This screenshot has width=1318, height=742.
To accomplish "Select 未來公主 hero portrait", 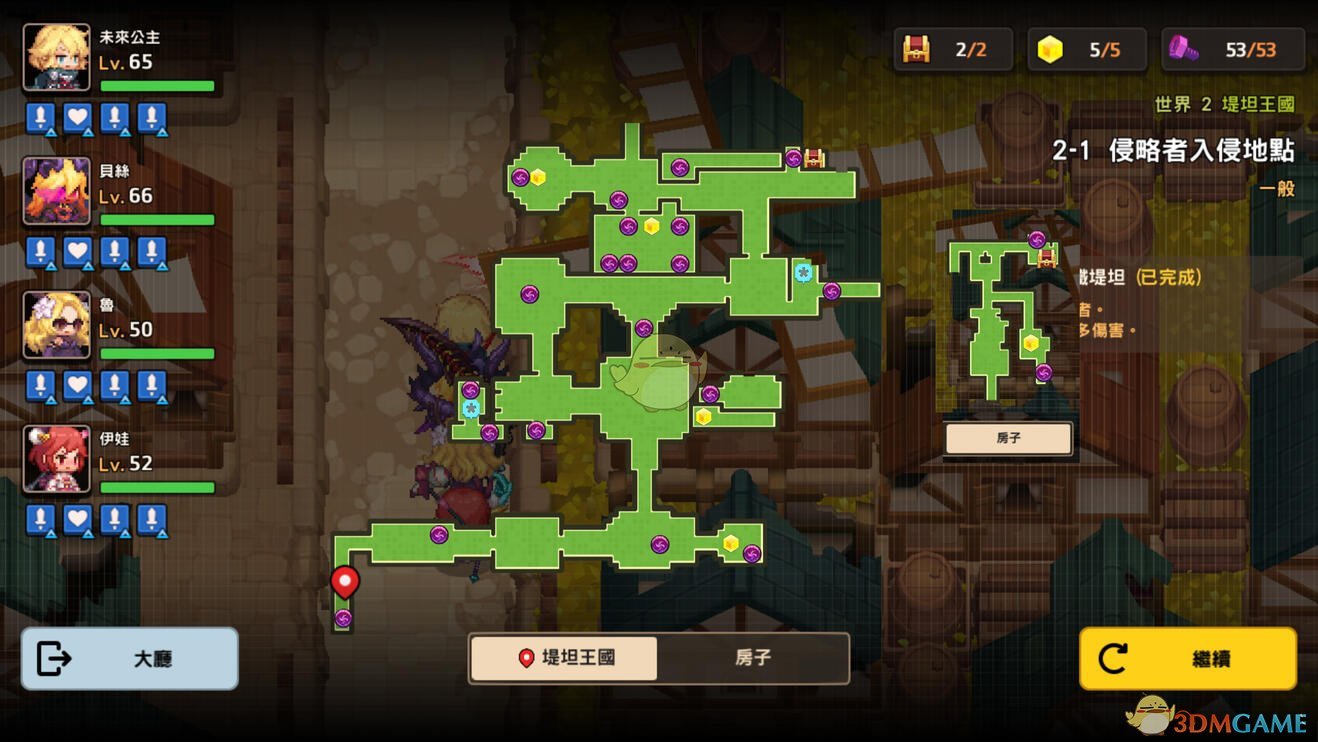I will (x=57, y=58).
